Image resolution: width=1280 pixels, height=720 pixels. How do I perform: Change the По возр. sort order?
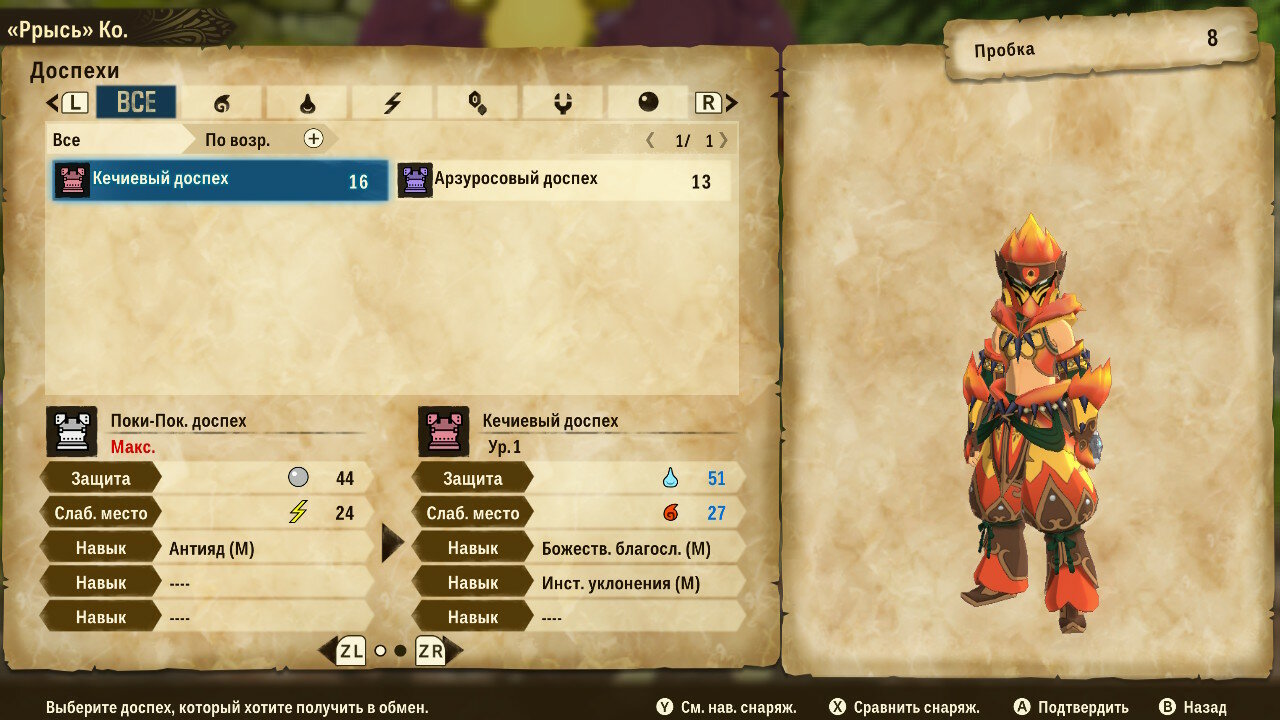point(238,140)
